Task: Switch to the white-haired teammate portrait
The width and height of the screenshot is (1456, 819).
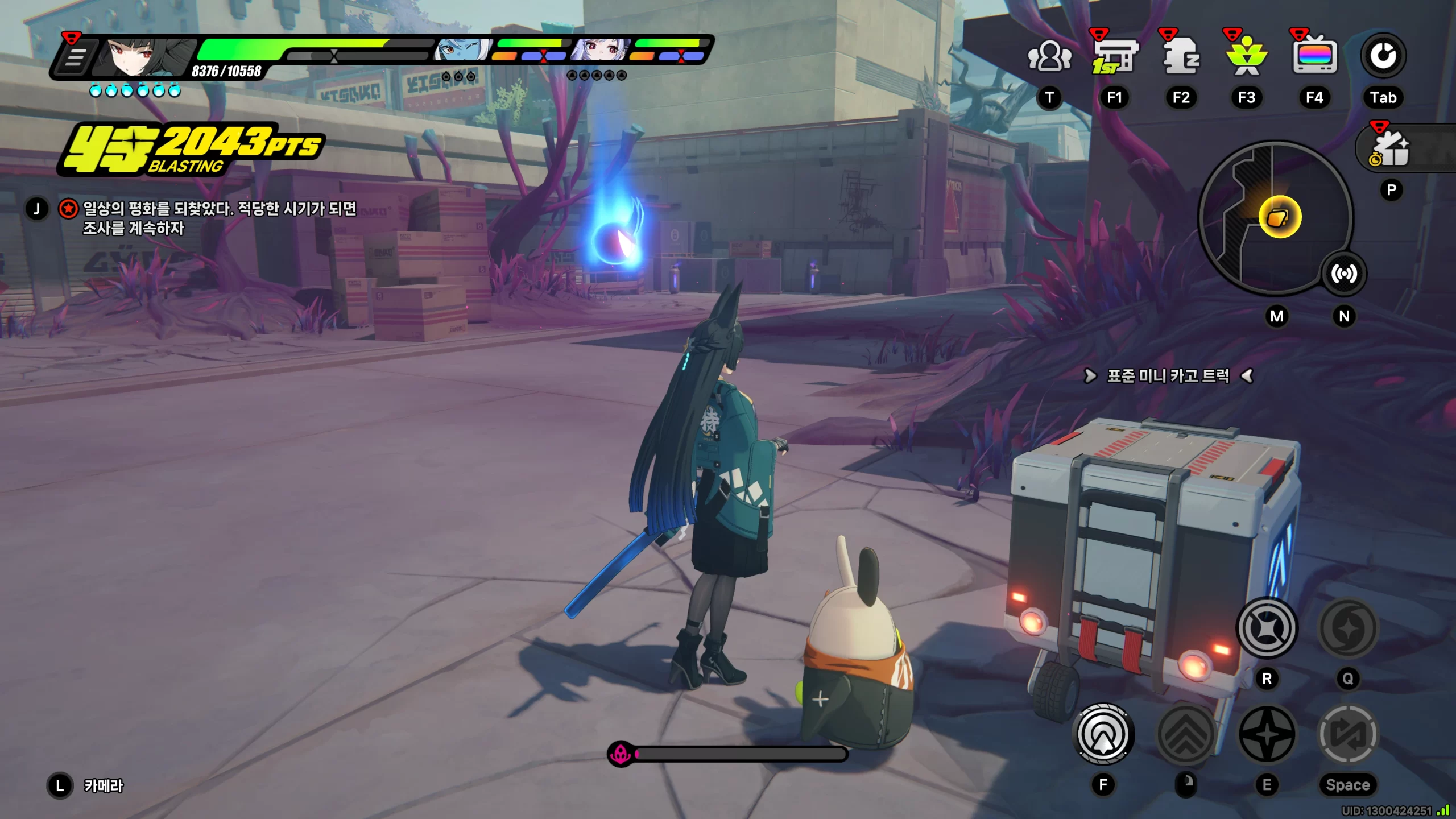Action: 601,50
